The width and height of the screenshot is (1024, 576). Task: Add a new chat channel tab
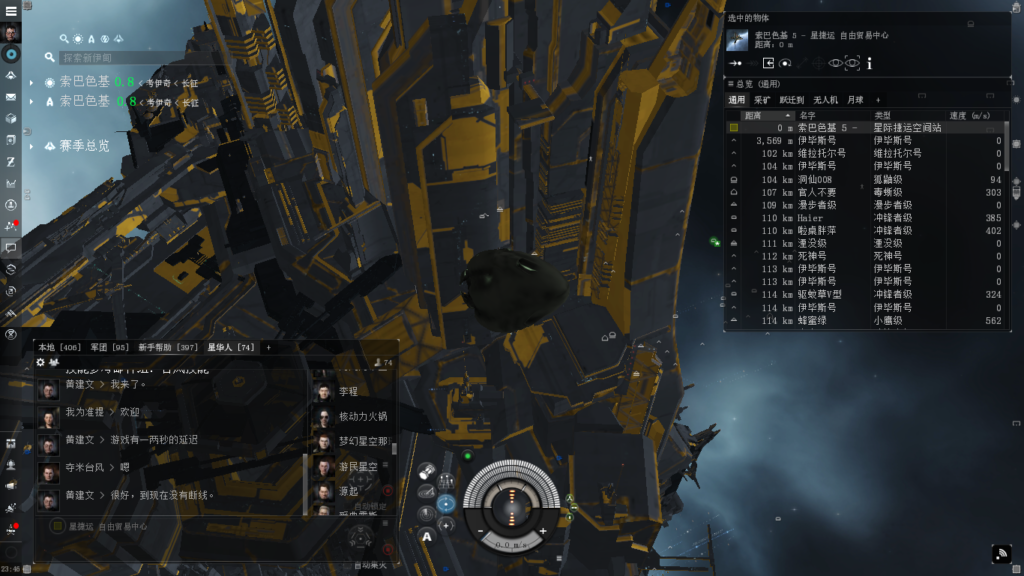pos(268,347)
